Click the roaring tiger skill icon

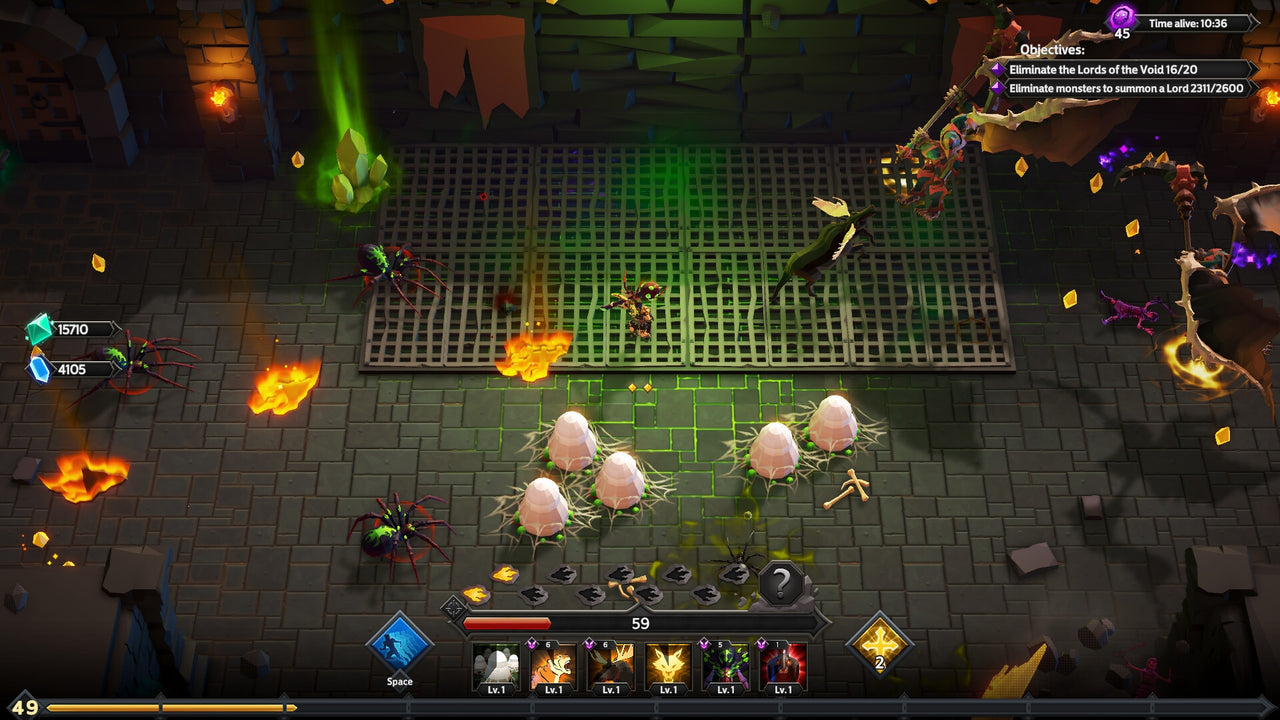553,665
